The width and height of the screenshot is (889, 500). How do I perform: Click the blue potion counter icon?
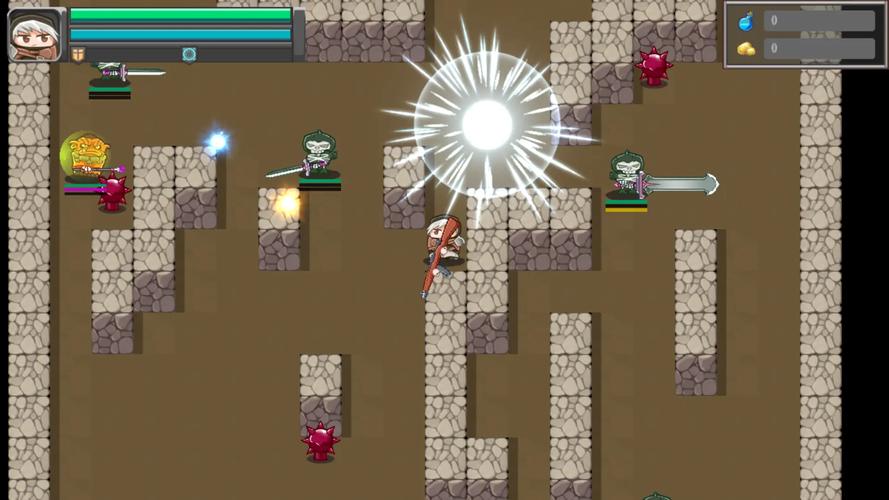click(745, 21)
